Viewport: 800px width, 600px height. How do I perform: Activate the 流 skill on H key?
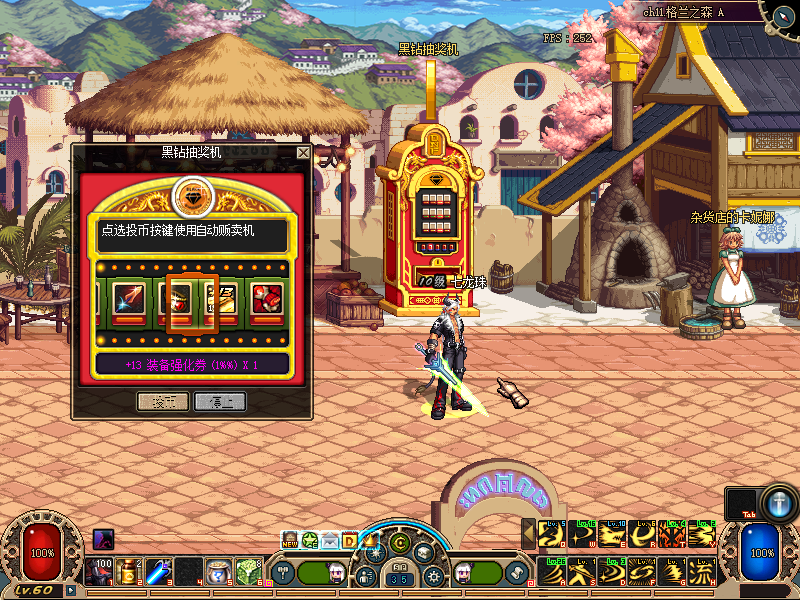701,572
